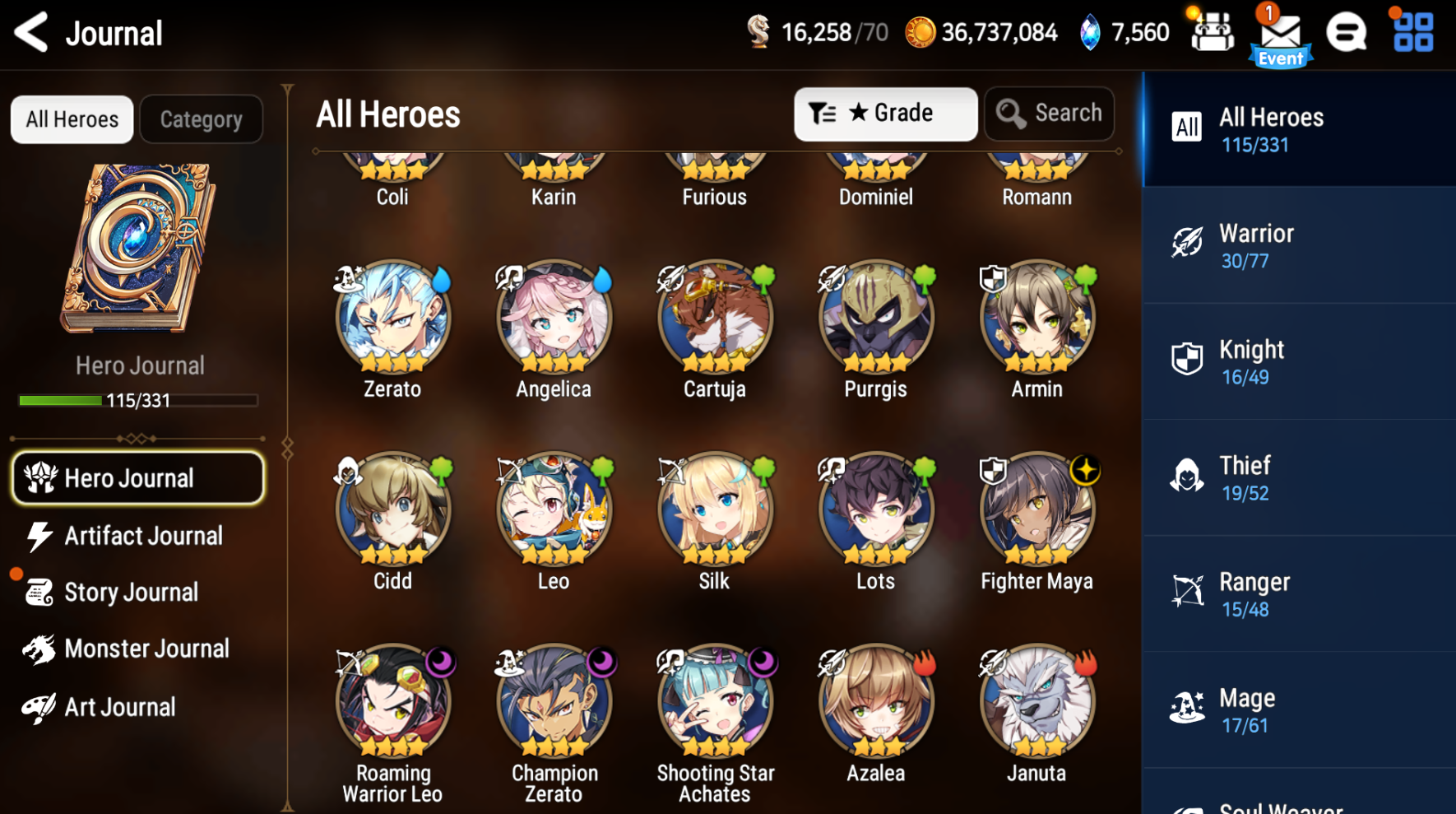
Task: Open Zerato's hero portrait
Action: tap(392, 319)
